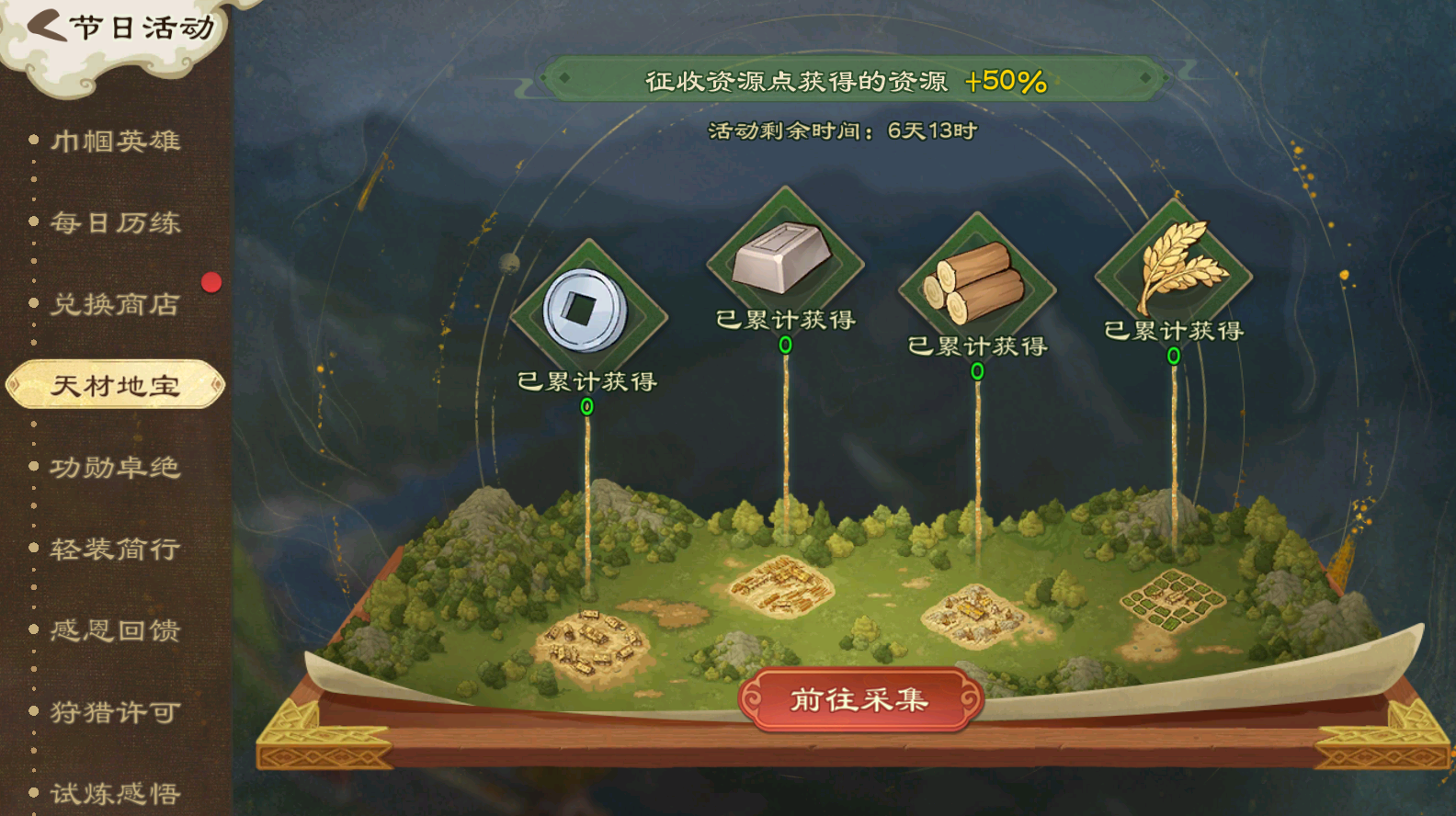
Task: Show the 功勋卓绝 event tab
Action: 115,468
